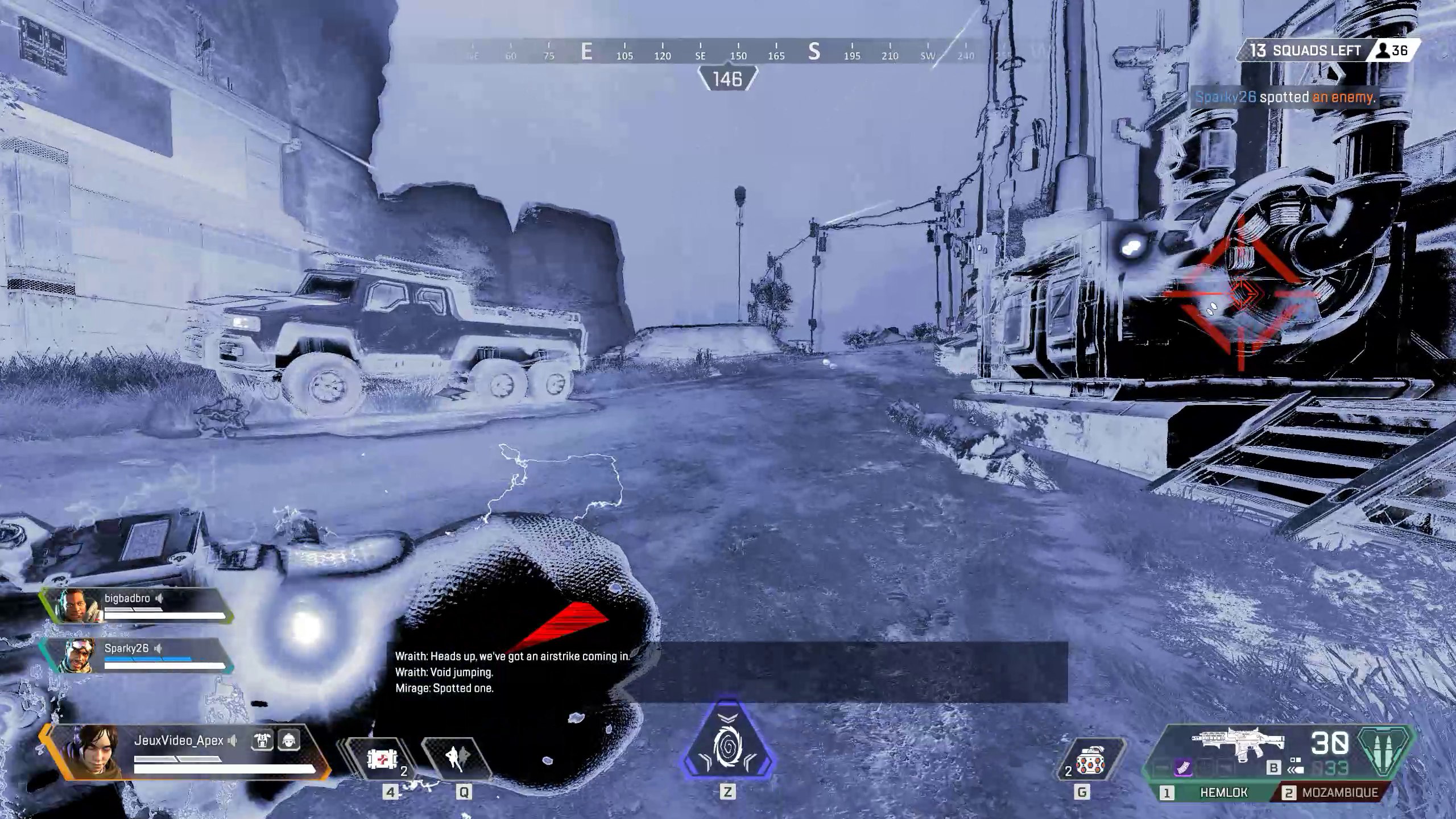The width and height of the screenshot is (1456, 819).
Task: Toggle JeuxVideo_Apex's own microphone speaker icon
Action: (x=231, y=741)
